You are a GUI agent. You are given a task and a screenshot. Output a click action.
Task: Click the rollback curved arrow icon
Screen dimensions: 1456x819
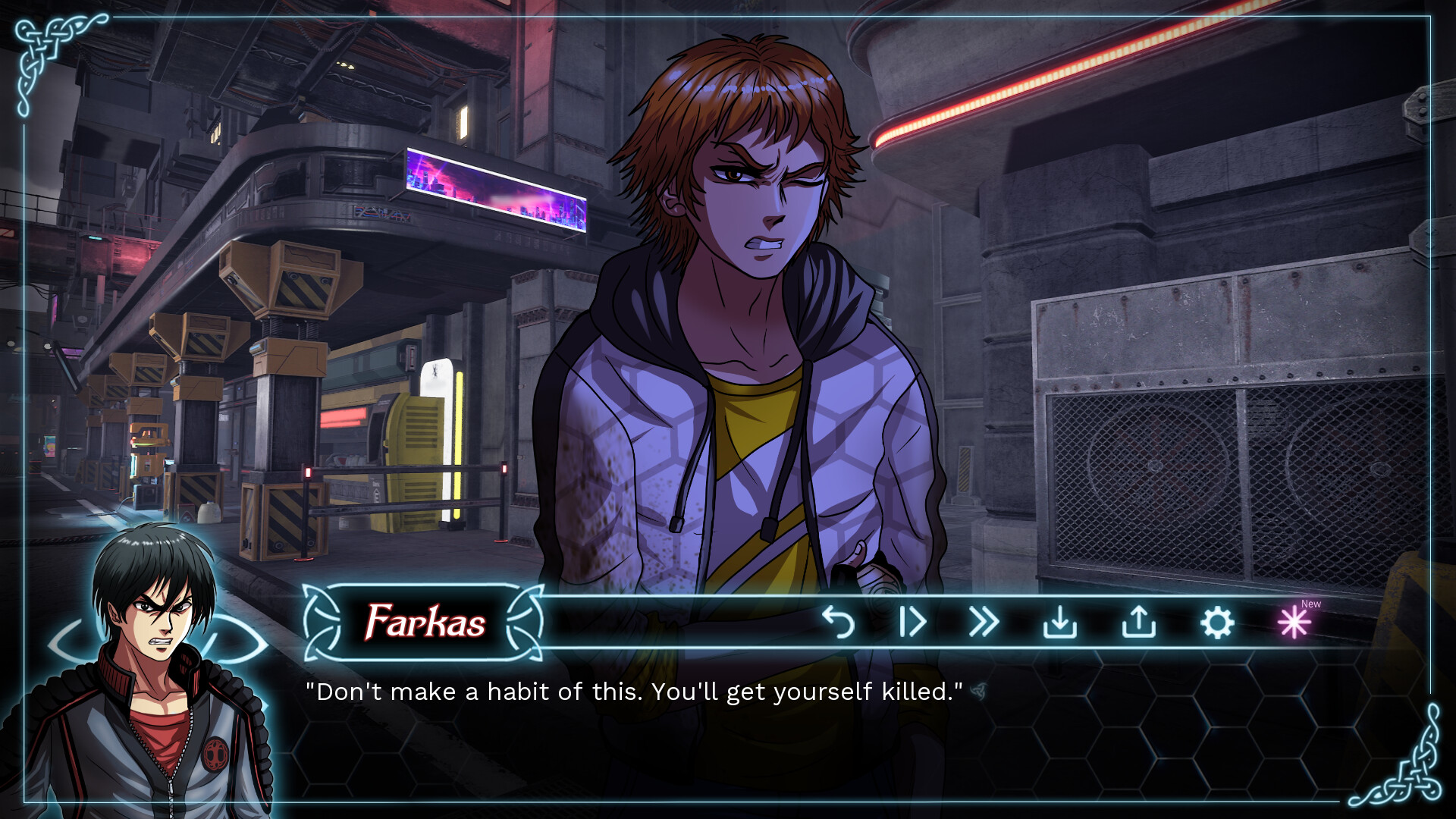click(839, 623)
